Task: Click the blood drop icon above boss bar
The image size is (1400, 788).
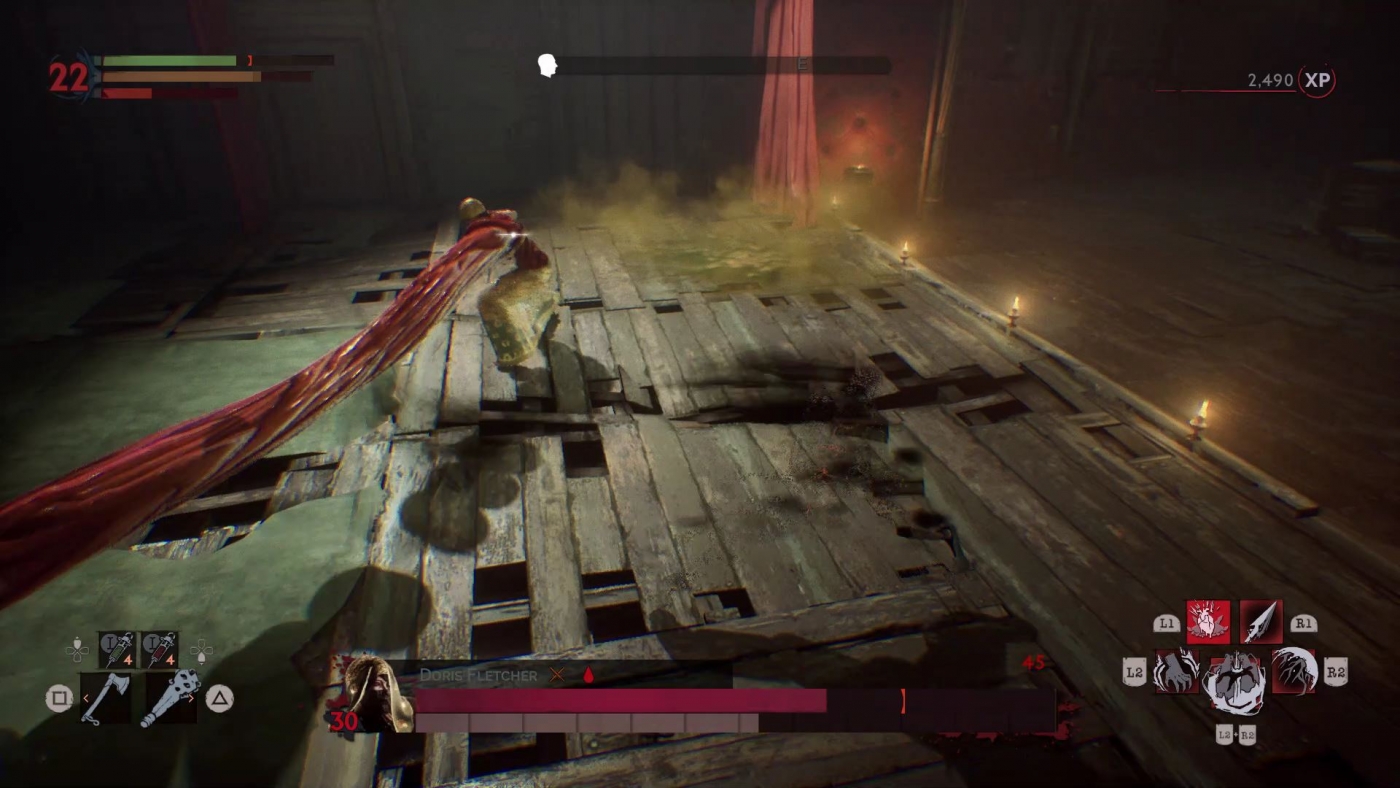Action: 591,676
